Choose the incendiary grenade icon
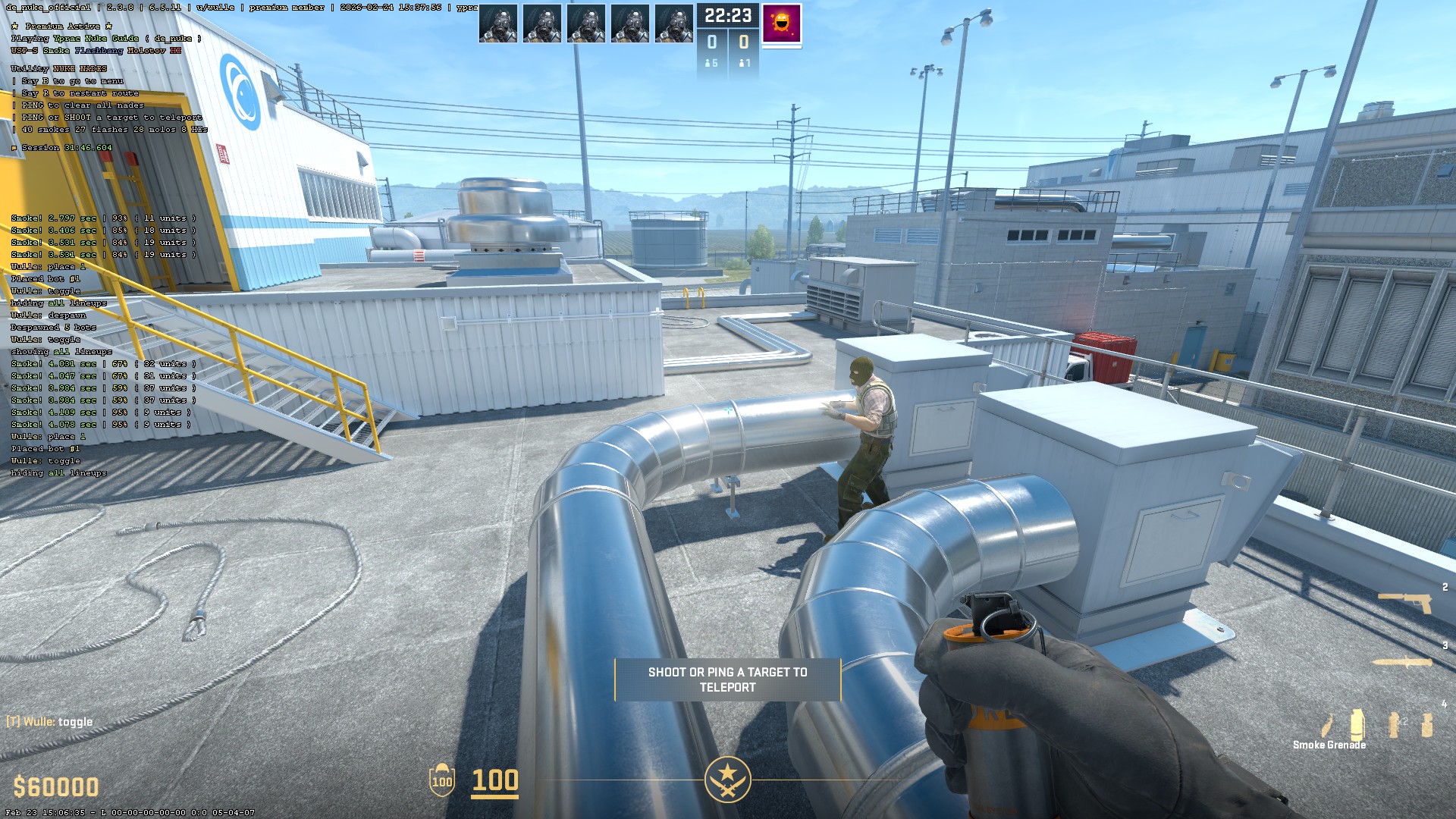This screenshot has width=1456, height=819. click(x=1327, y=726)
